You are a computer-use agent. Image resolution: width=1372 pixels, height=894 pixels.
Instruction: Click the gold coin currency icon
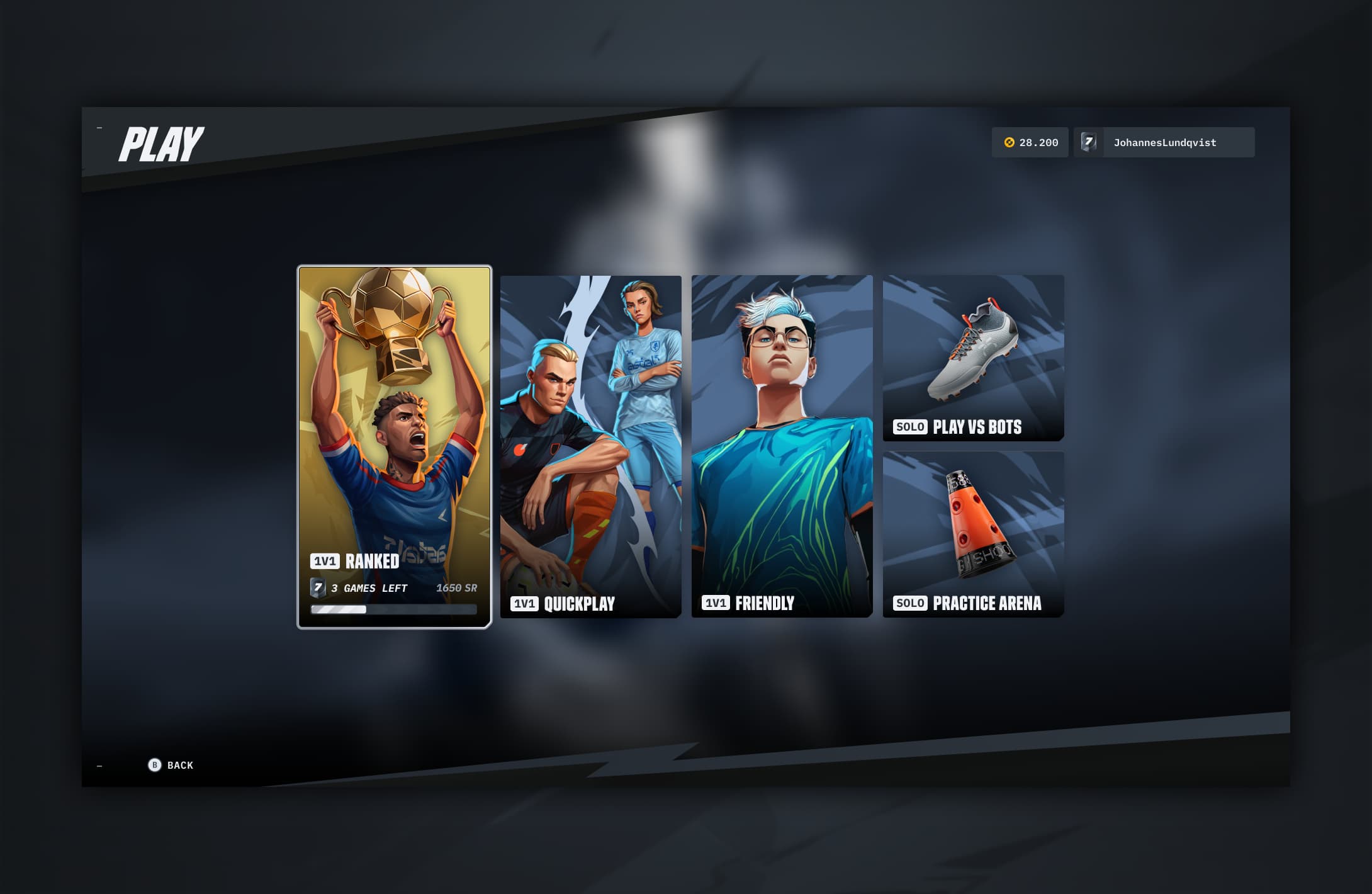(1009, 142)
